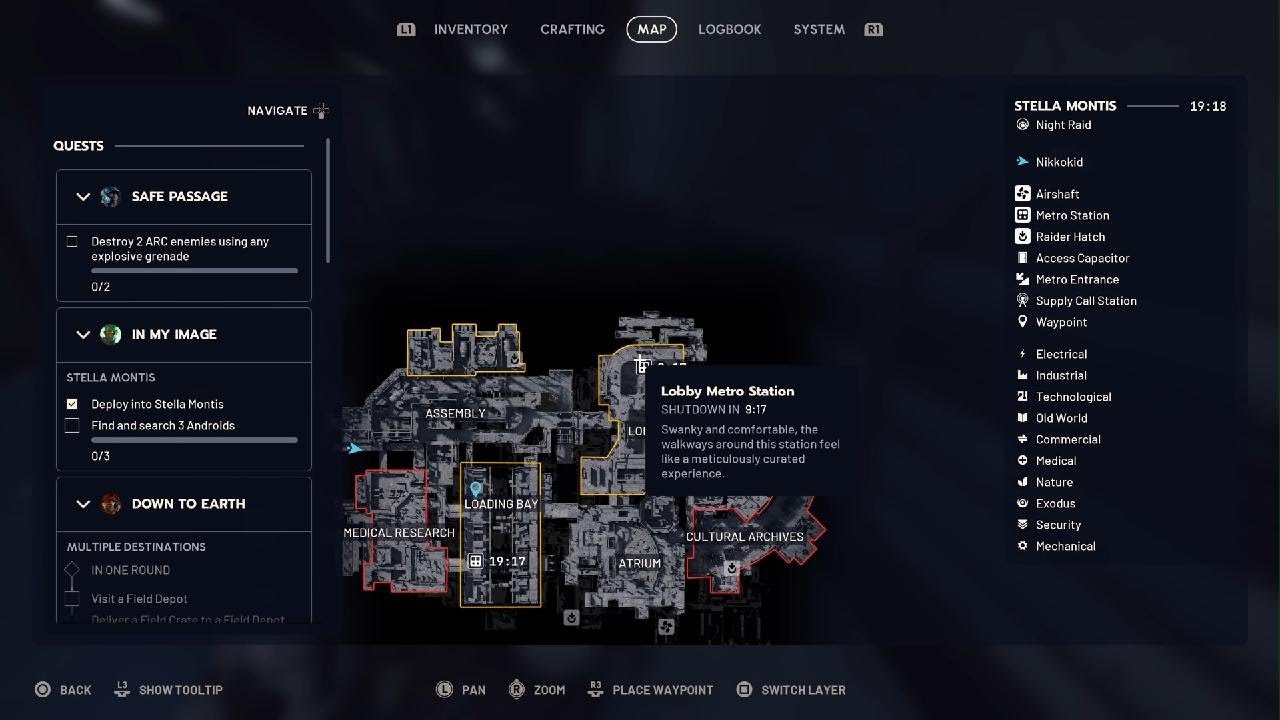Go to the System tab
1280x720 pixels.
coord(819,30)
